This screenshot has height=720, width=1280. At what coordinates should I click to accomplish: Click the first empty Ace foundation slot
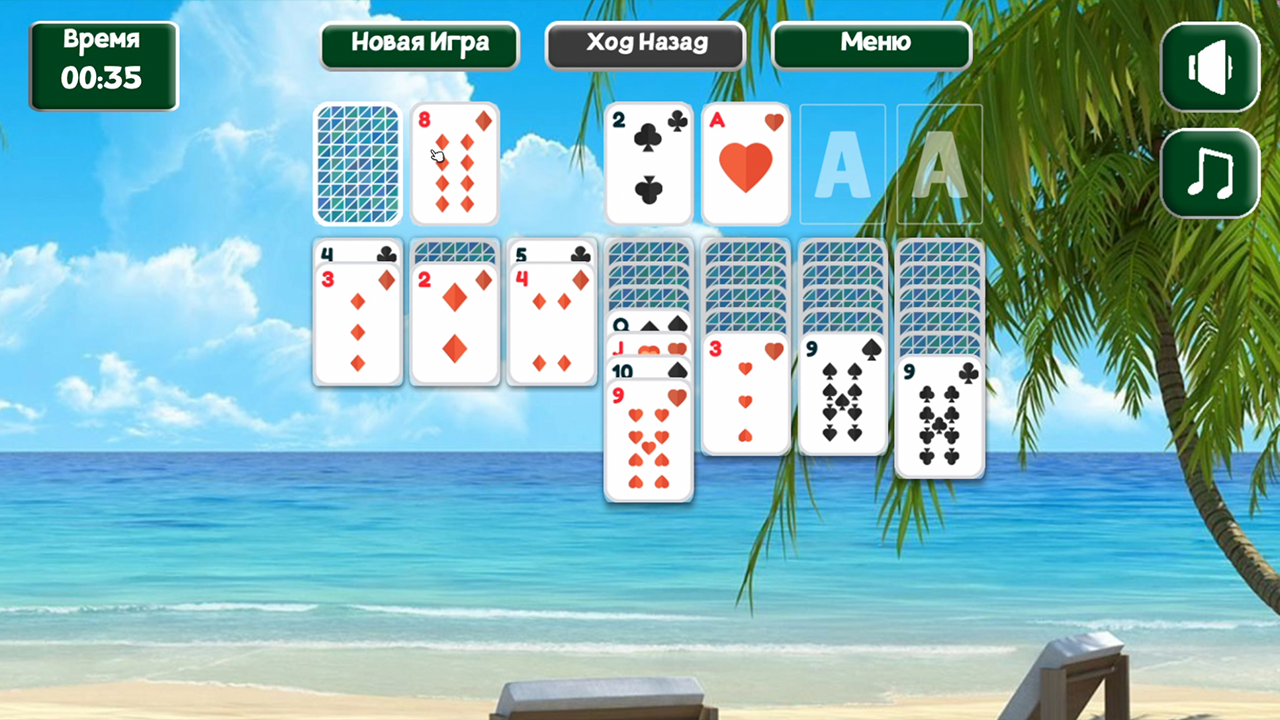841,163
